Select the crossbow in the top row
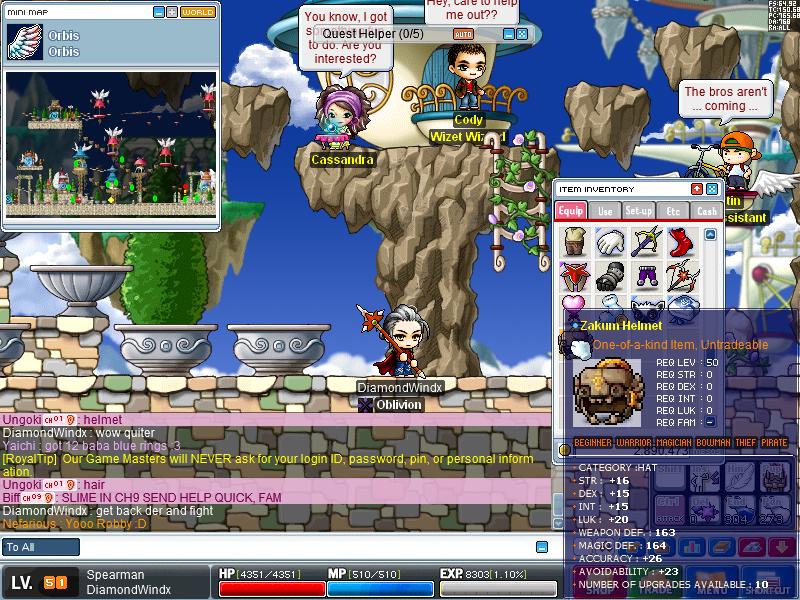This screenshot has width=800, height=600. [645, 241]
